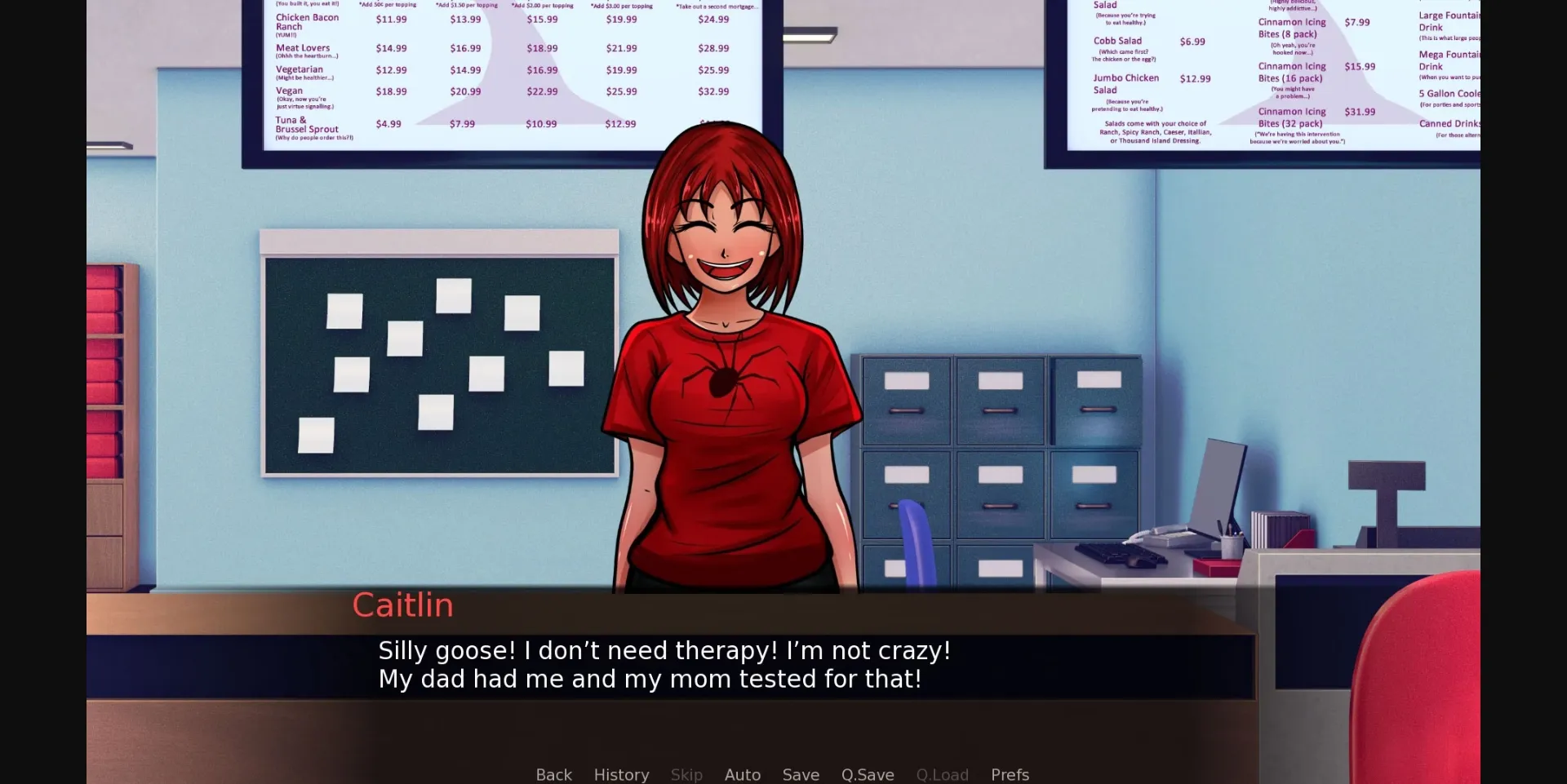Image resolution: width=1567 pixels, height=784 pixels.
Task: Enable Skip mode
Action: point(686,774)
